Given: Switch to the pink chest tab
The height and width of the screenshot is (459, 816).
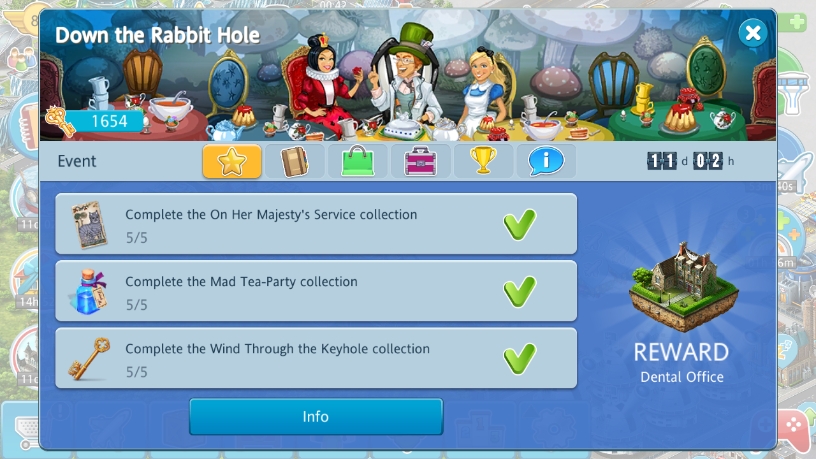Looking at the screenshot, I should pyautogui.click(x=420, y=161).
